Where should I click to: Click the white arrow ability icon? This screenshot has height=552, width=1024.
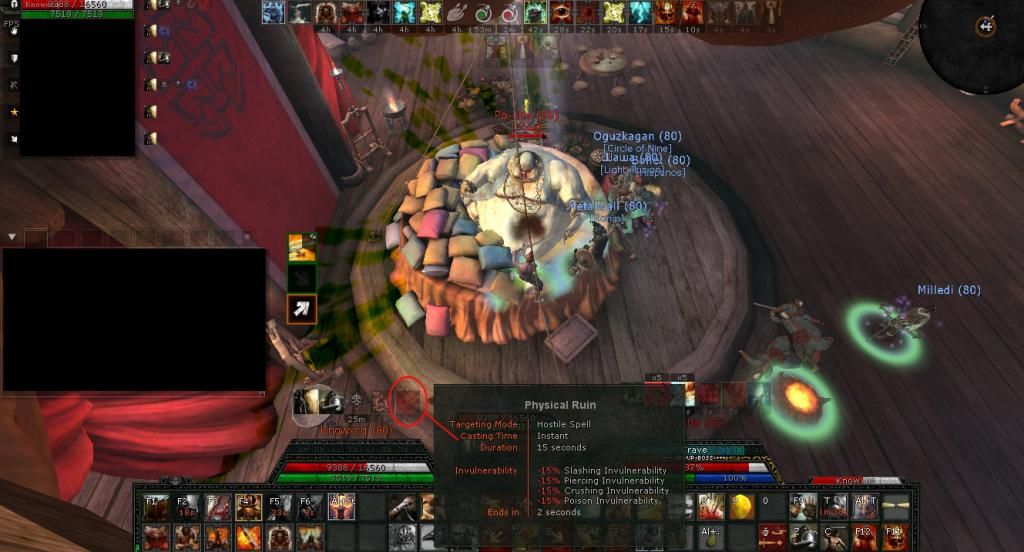[x=302, y=309]
